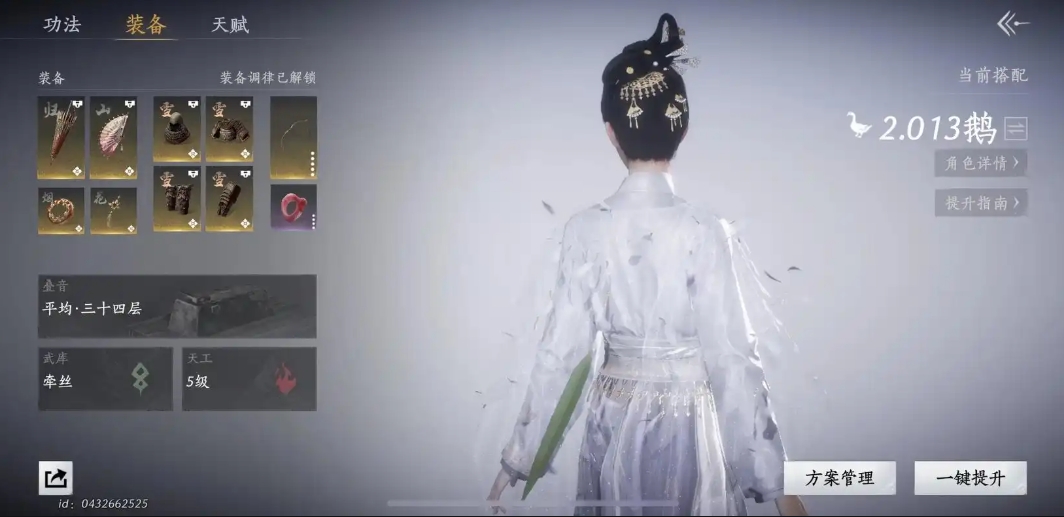Select the beaded bracelet accessory slot
The image size is (1064, 517).
(61, 210)
